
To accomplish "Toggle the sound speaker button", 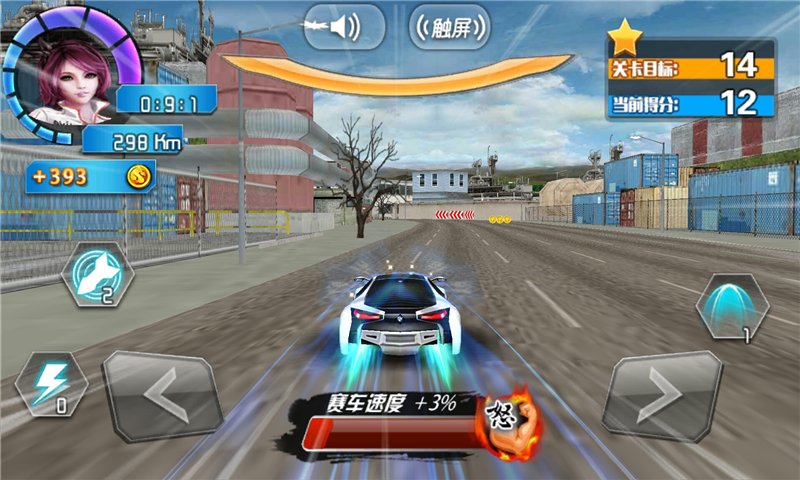I will pyautogui.click(x=344, y=27).
